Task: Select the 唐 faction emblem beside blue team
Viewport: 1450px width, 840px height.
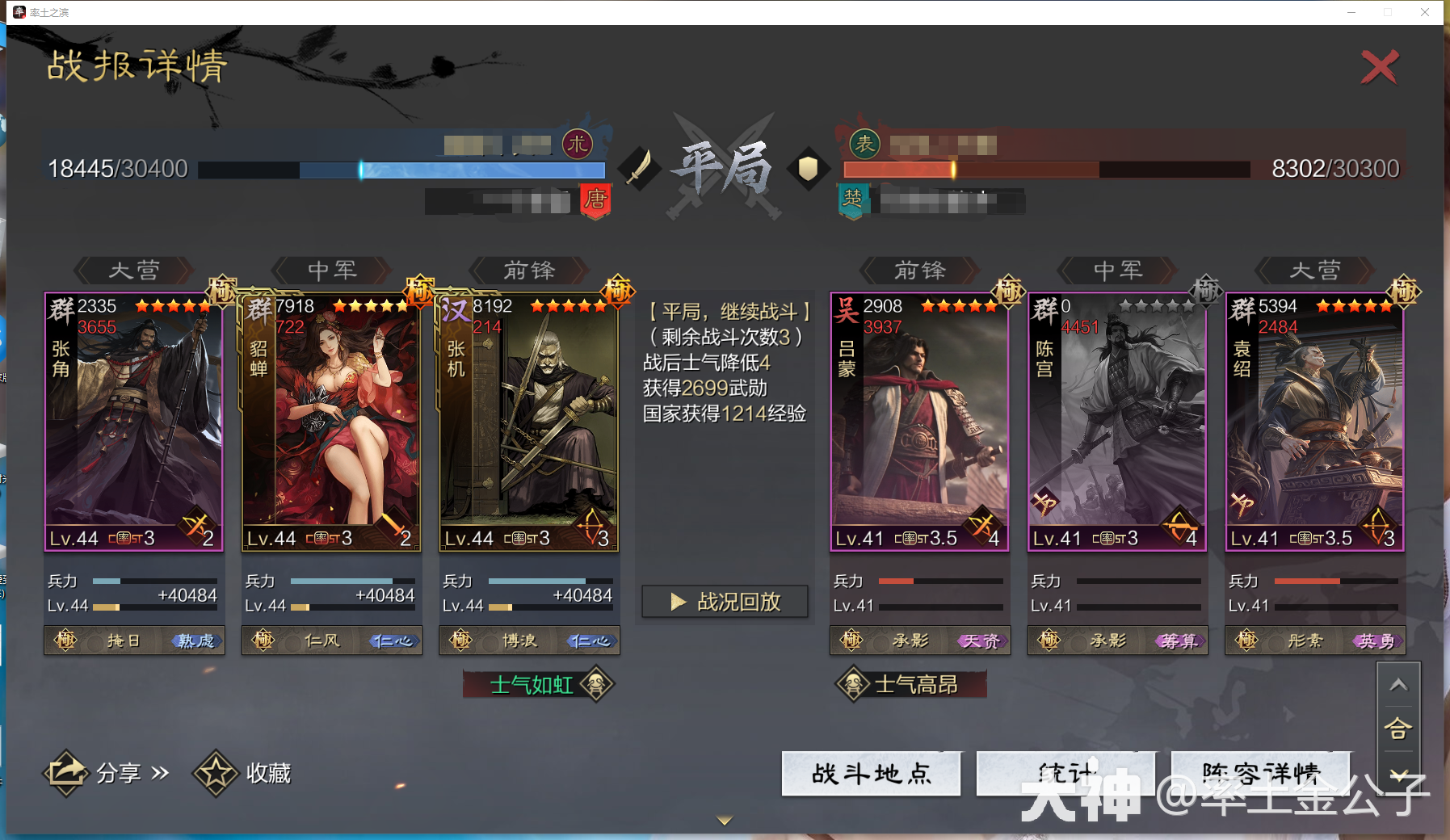Action: coord(595,202)
